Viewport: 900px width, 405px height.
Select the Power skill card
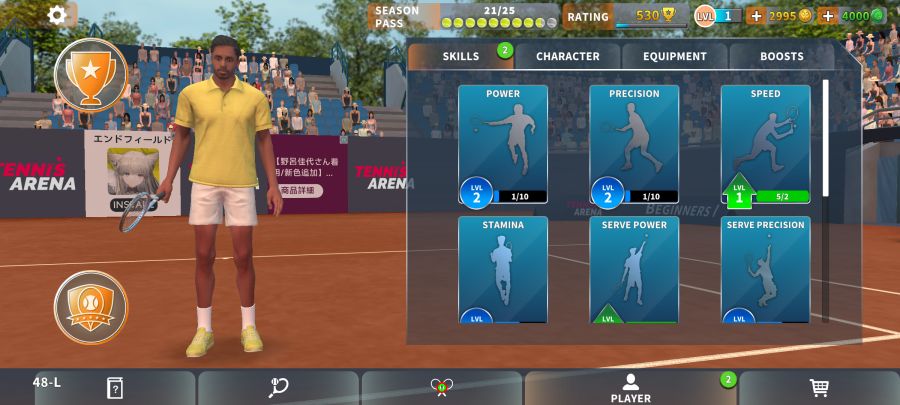(503, 145)
